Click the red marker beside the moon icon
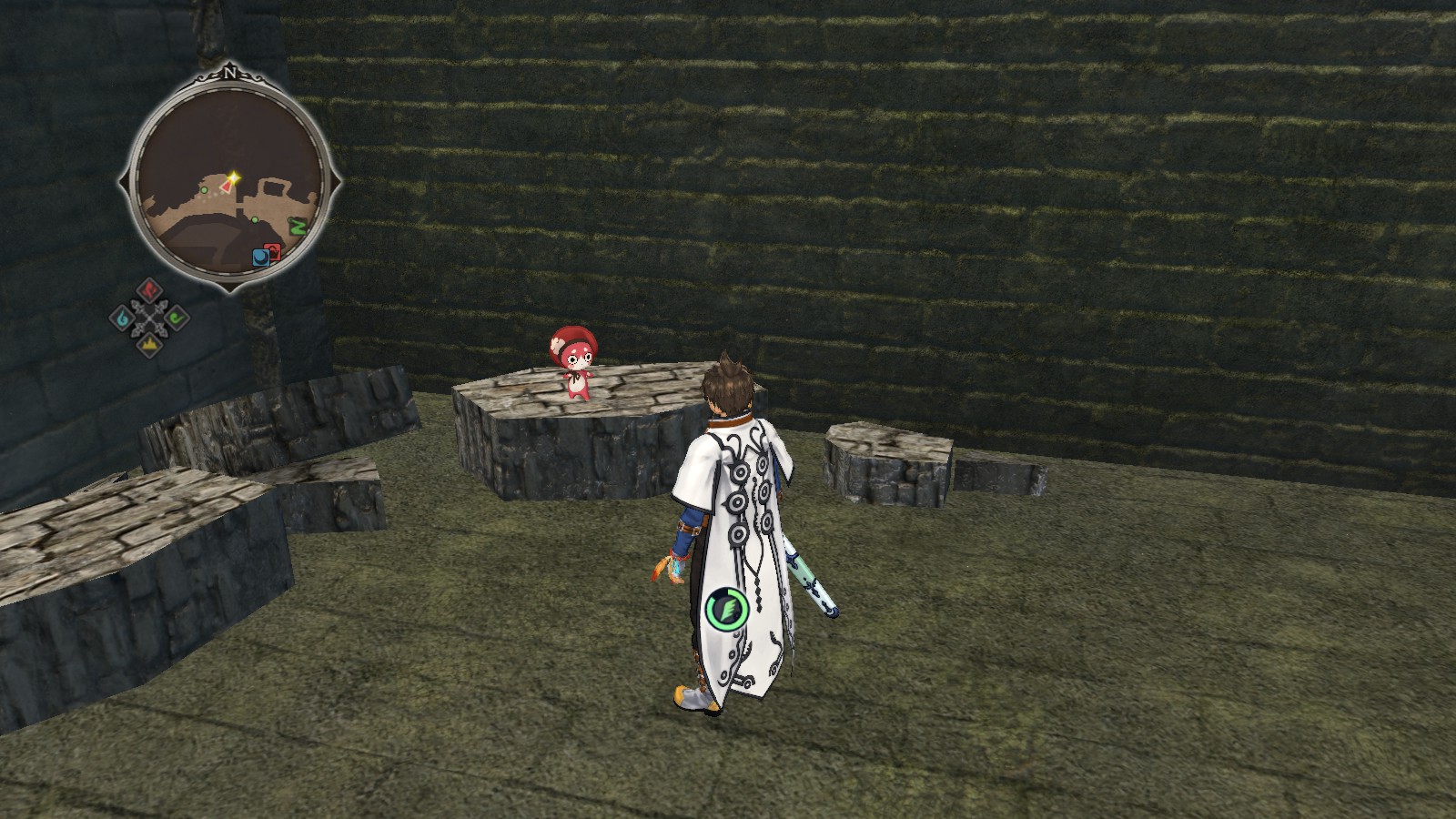 (x=273, y=250)
